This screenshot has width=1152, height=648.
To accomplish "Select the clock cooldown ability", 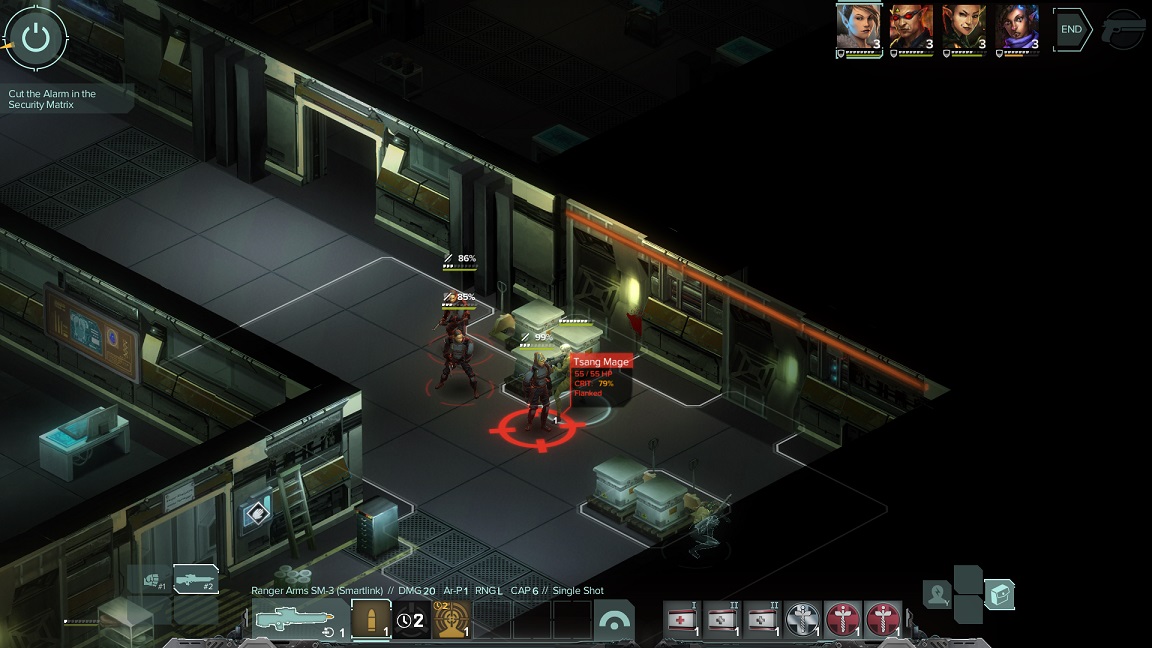I will pos(411,620).
